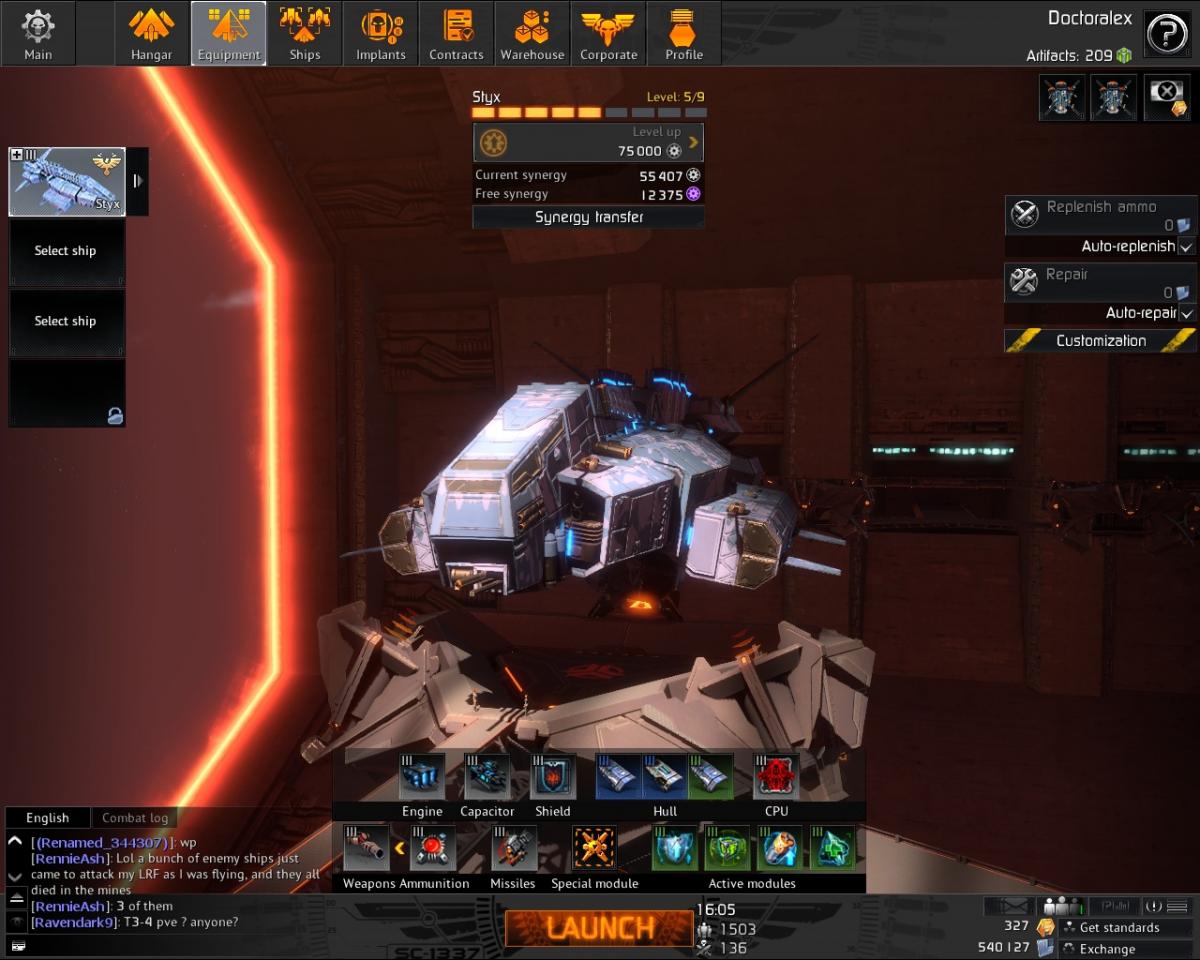This screenshot has height=960, width=1200.
Task: Launch into battle with the LAUNCH button
Action: tap(594, 928)
